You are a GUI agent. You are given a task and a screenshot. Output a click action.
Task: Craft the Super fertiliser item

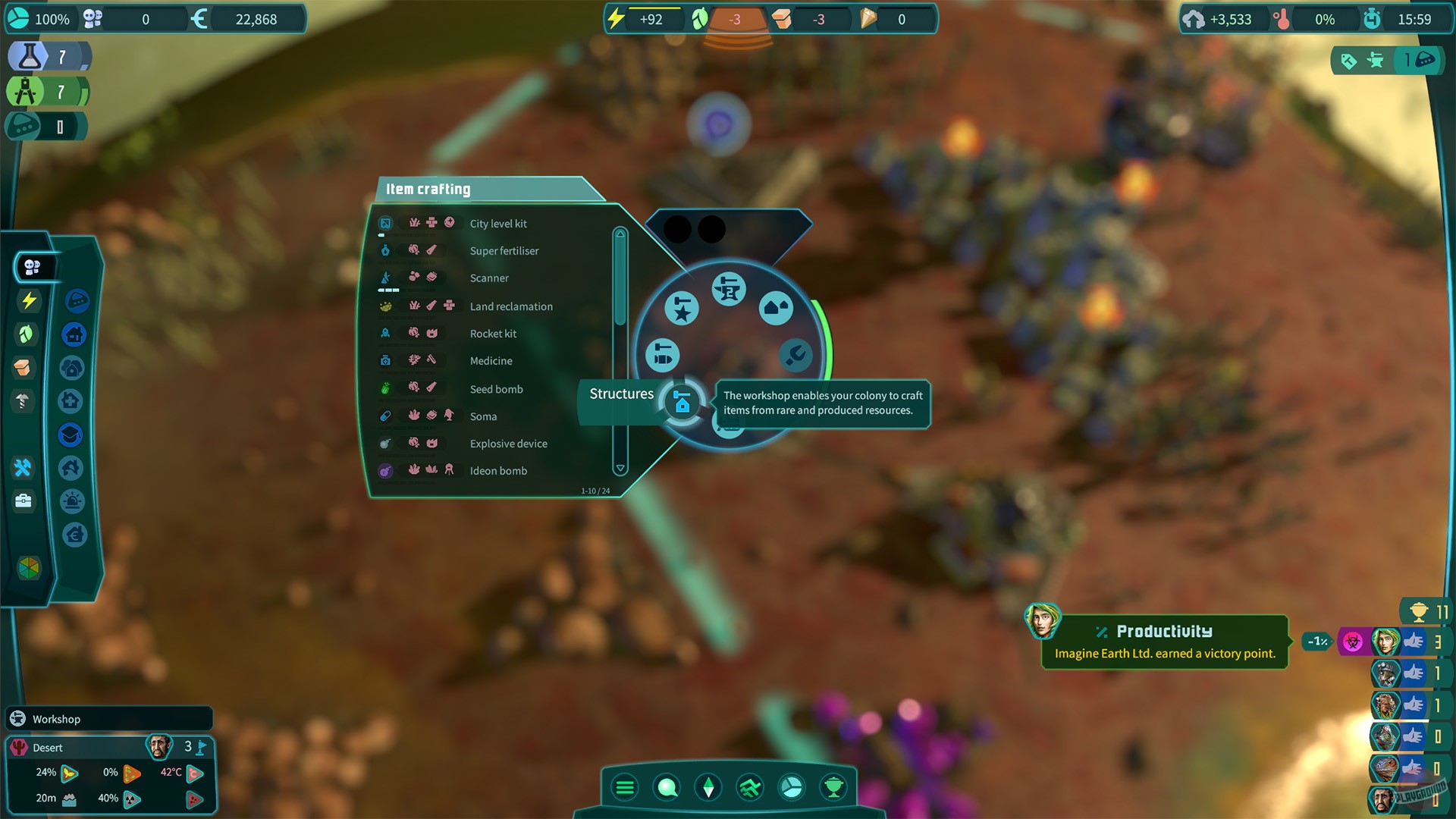point(504,250)
